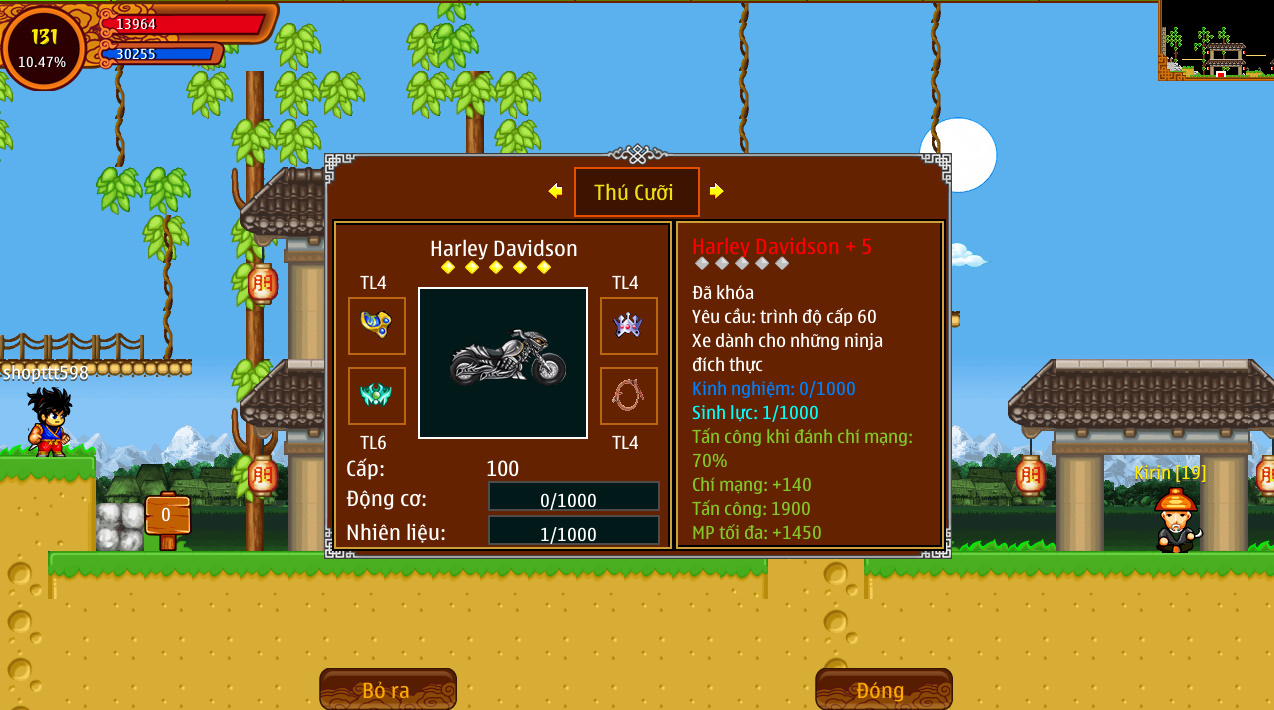This screenshot has width=1274, height=710.
Task: Pick the coiled rope equipment slot
Action: pyautogui.click(x=628, y=396)
